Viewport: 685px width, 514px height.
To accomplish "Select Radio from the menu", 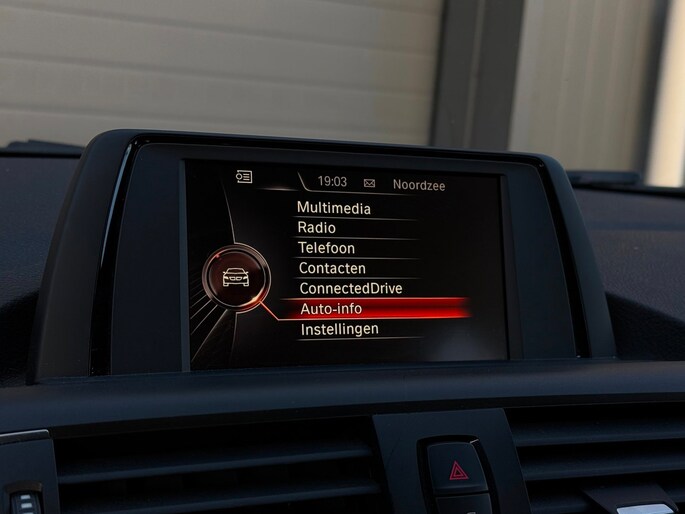I will [x=317, y=228].
